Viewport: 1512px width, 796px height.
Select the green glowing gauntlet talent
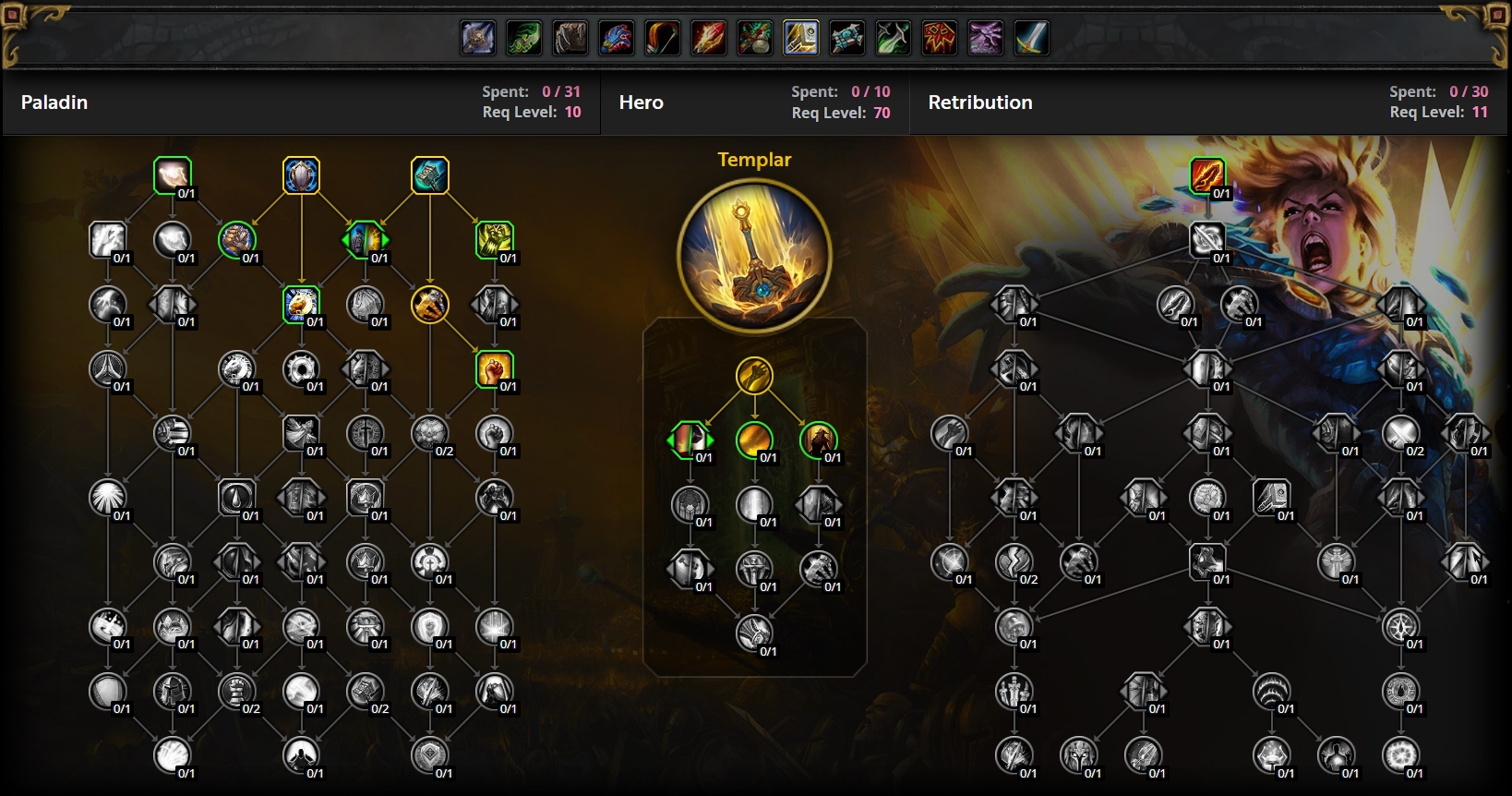point(494,240)
